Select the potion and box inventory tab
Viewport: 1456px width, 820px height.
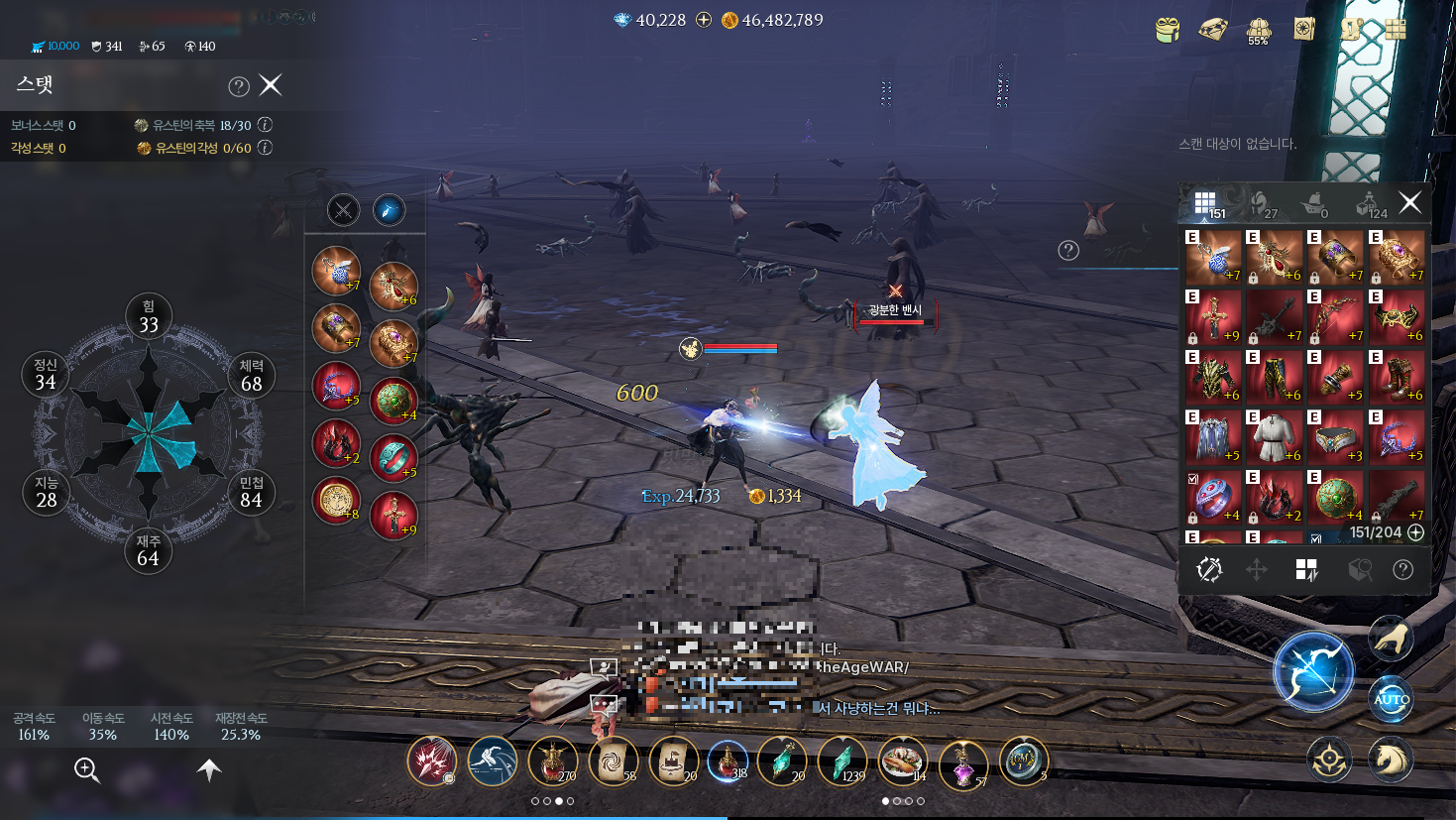(x=1369, y=204)
